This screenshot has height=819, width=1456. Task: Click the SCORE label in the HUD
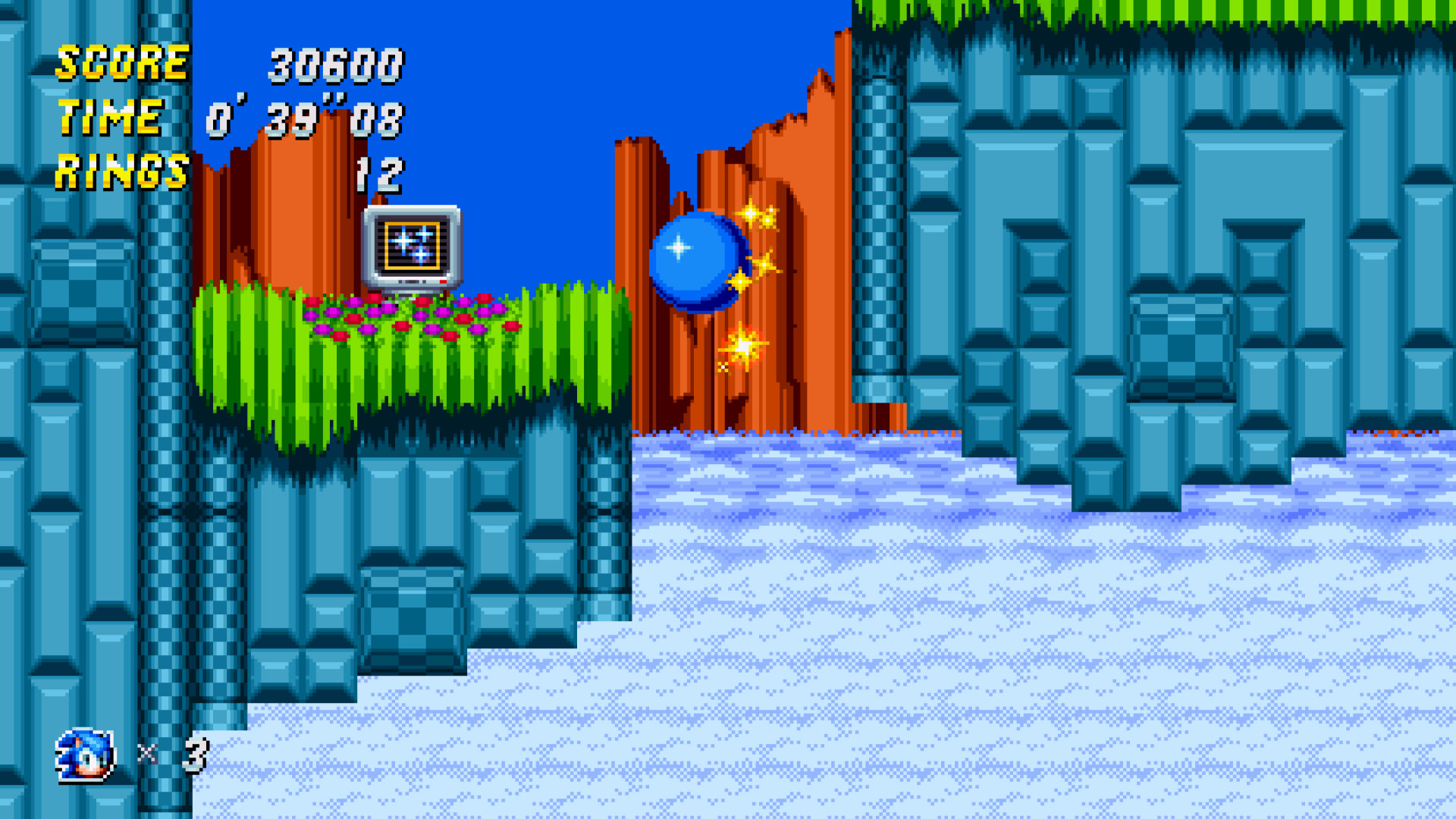[121, 64]
